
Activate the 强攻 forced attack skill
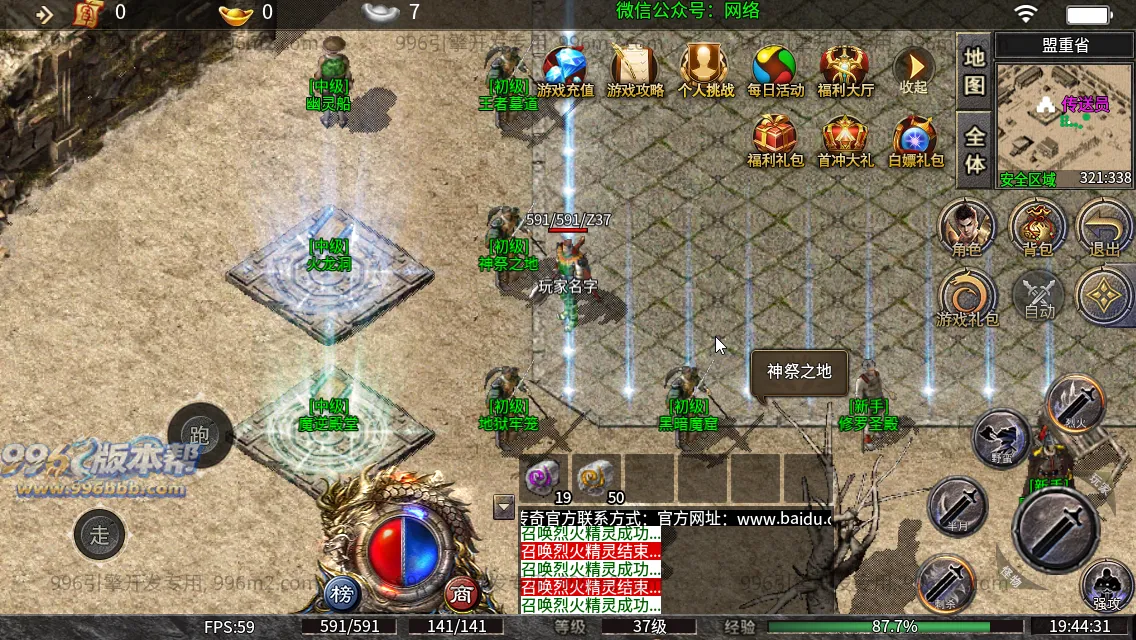pos(1106,583)
